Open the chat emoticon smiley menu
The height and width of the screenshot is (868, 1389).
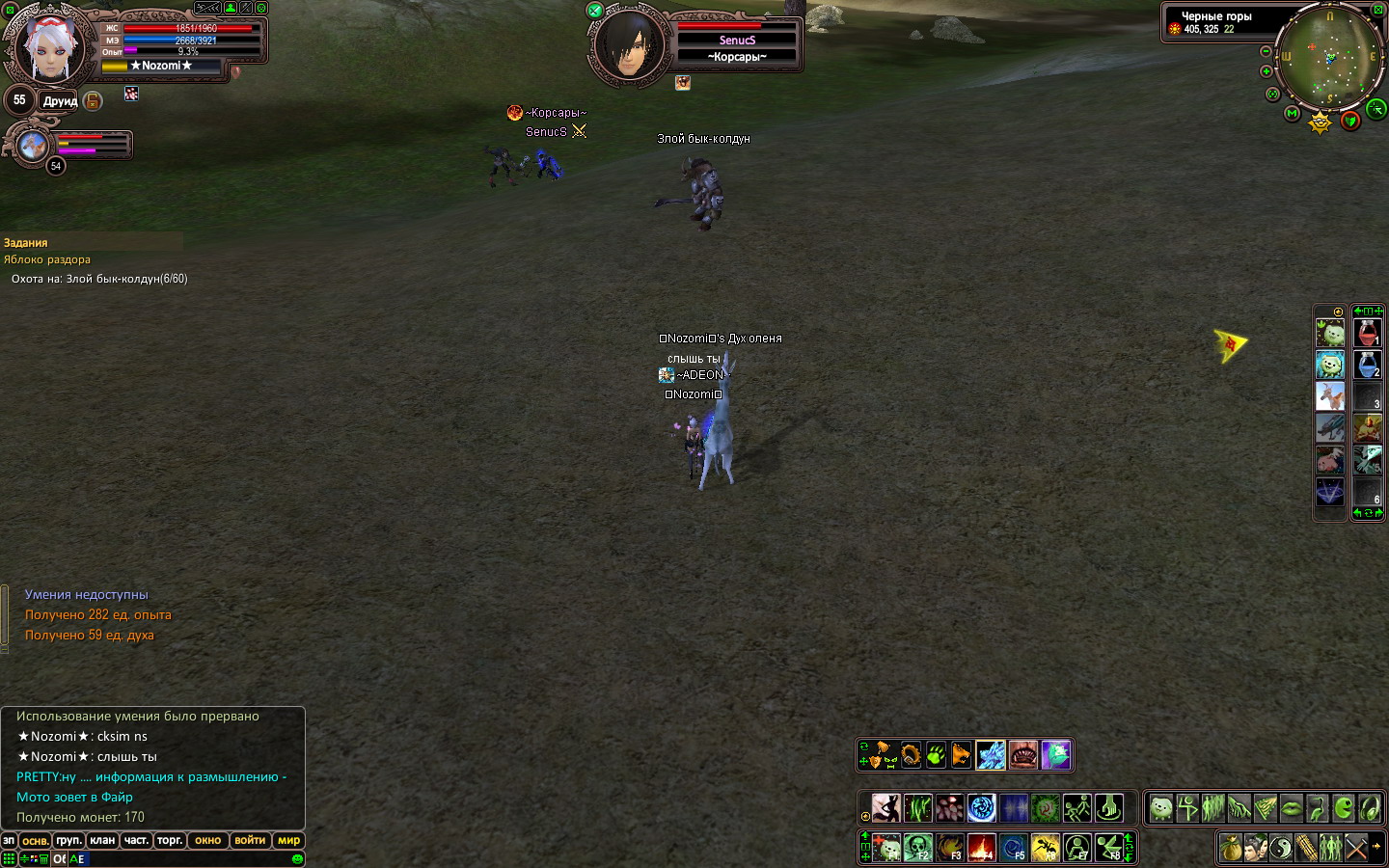pyautogui.click(x=297, y=858)
